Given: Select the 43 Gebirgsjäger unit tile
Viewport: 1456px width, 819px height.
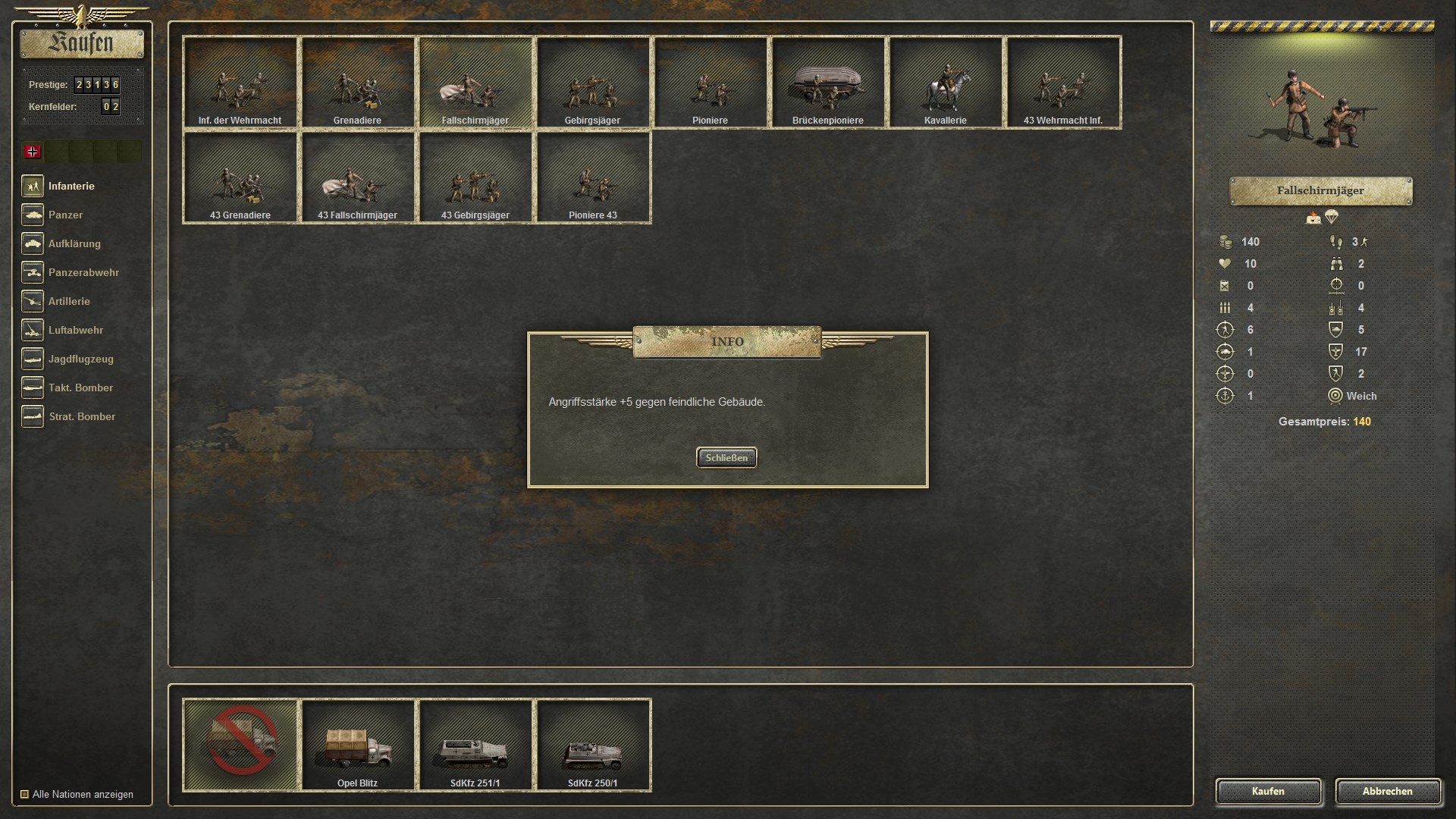Looking at the screenshot, I should (475, 177).
